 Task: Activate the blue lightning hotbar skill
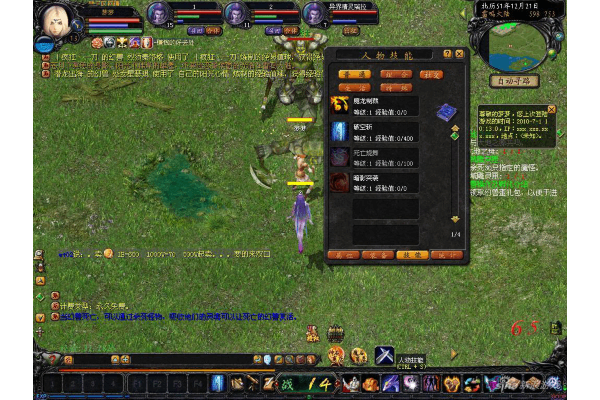click(x=217, y=382)
